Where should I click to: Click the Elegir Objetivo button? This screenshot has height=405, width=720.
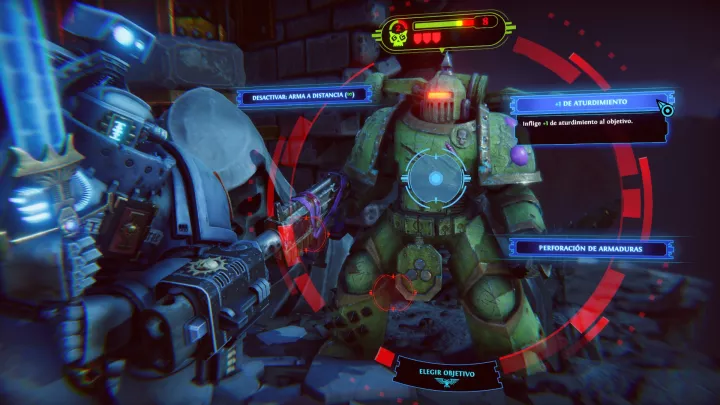point(447,372)
